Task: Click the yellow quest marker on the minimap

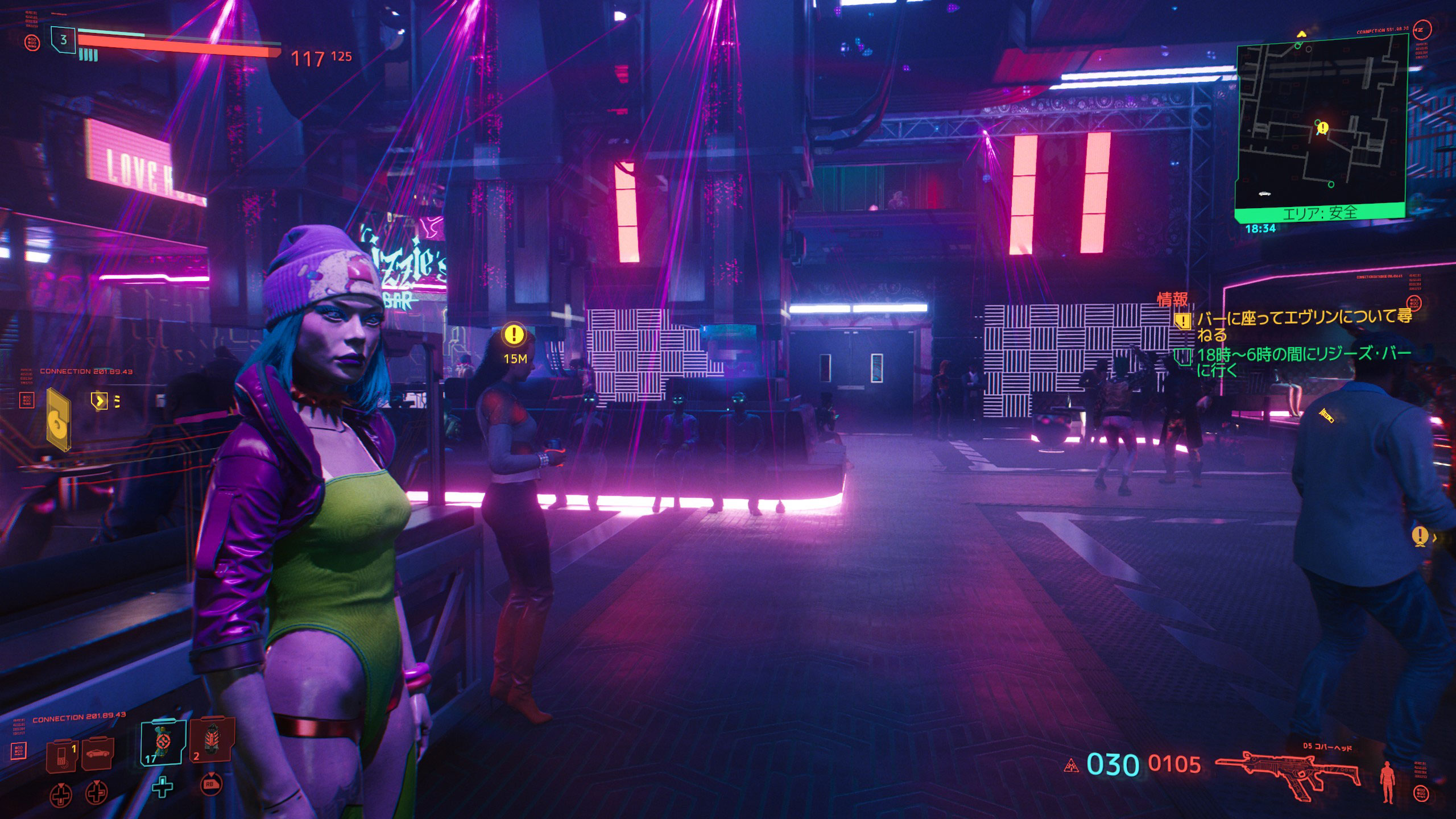Action: [x=1323, y=128]
